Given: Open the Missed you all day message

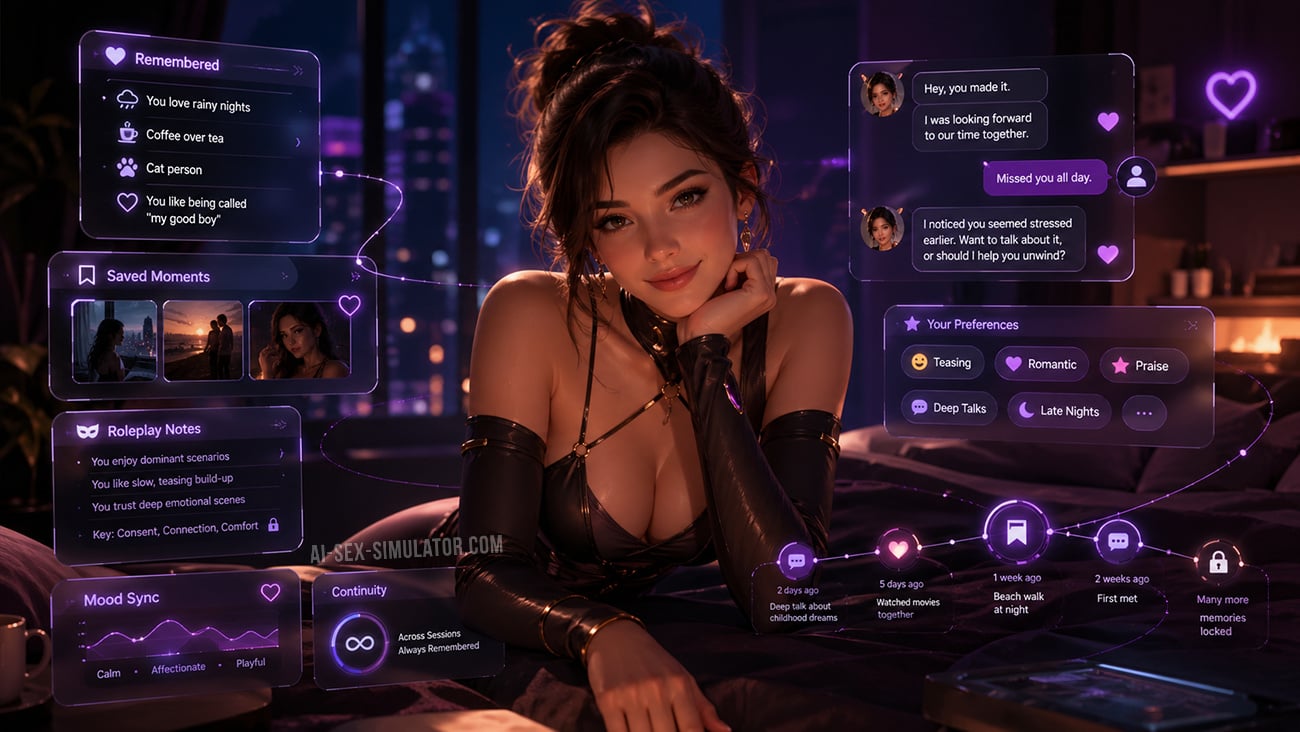Looking at the screenshot, I should point(1044,178).
